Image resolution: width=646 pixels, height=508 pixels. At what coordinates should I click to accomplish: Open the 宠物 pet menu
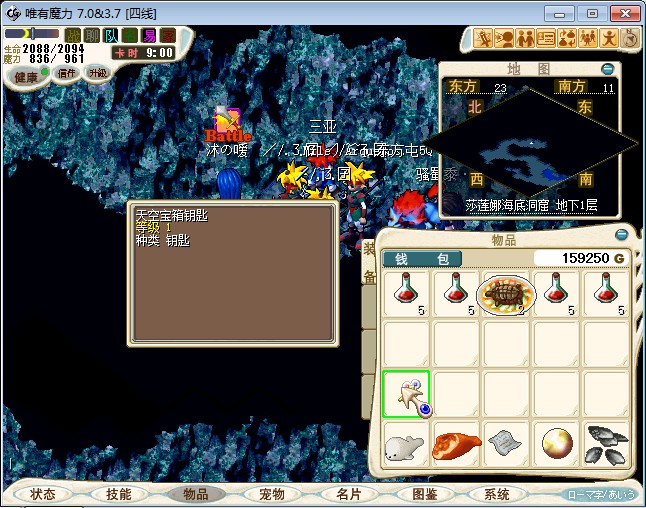(271, 494)
